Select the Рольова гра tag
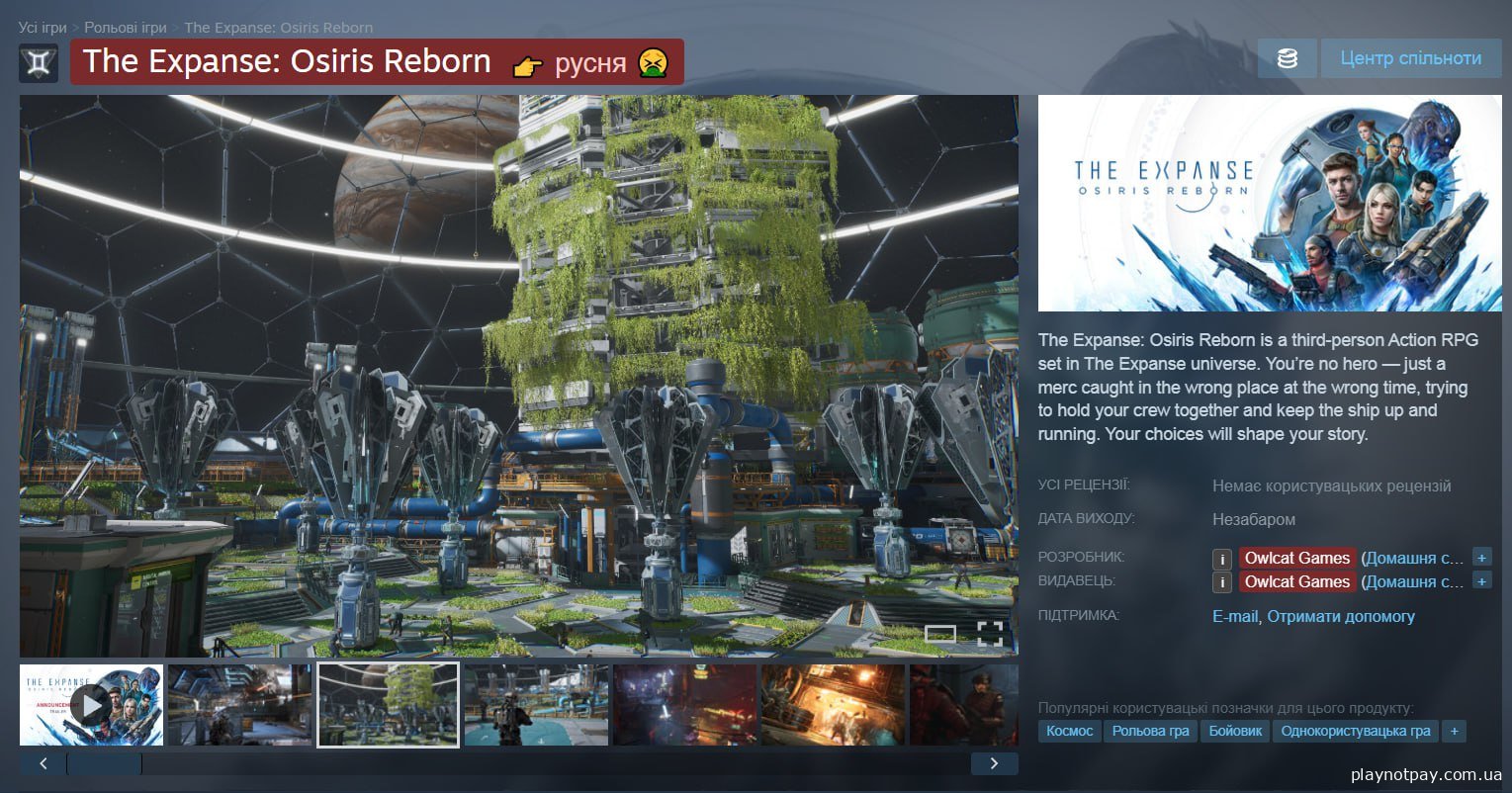 pyautogui.click(x=1150, y=731)
